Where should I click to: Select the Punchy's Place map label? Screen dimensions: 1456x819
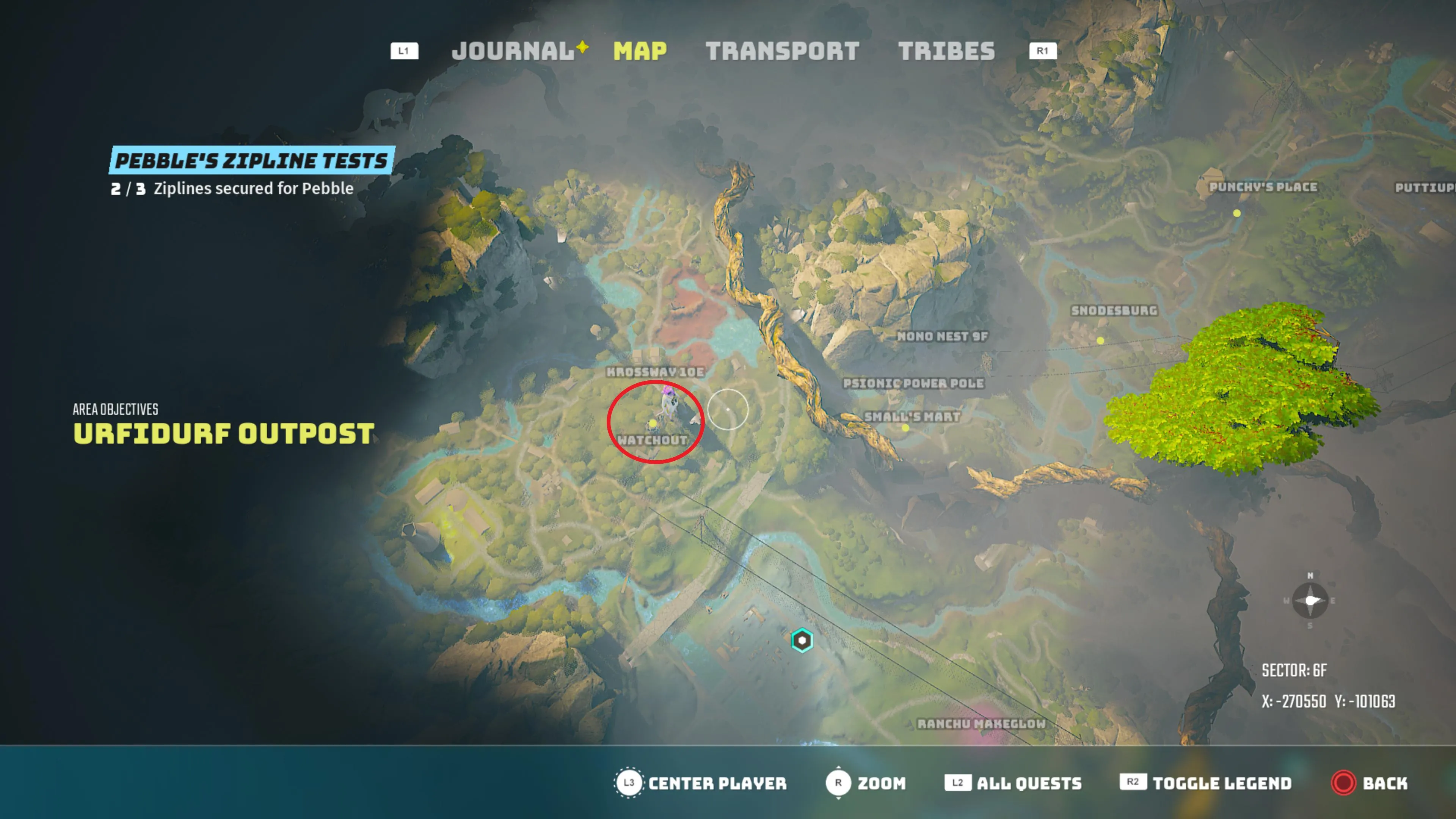click(x=1263, y=187)
